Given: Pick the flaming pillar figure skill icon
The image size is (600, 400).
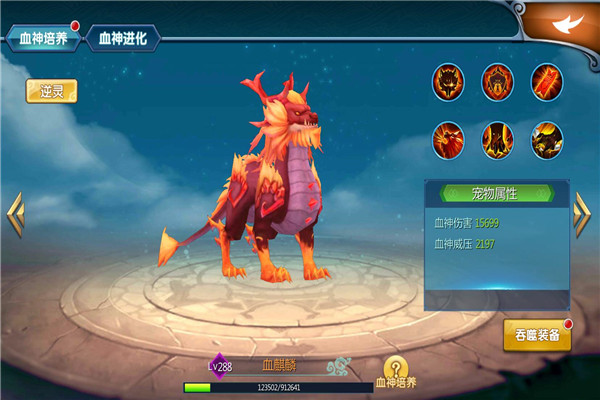Looking at the screenshot, I should (498, 138).
